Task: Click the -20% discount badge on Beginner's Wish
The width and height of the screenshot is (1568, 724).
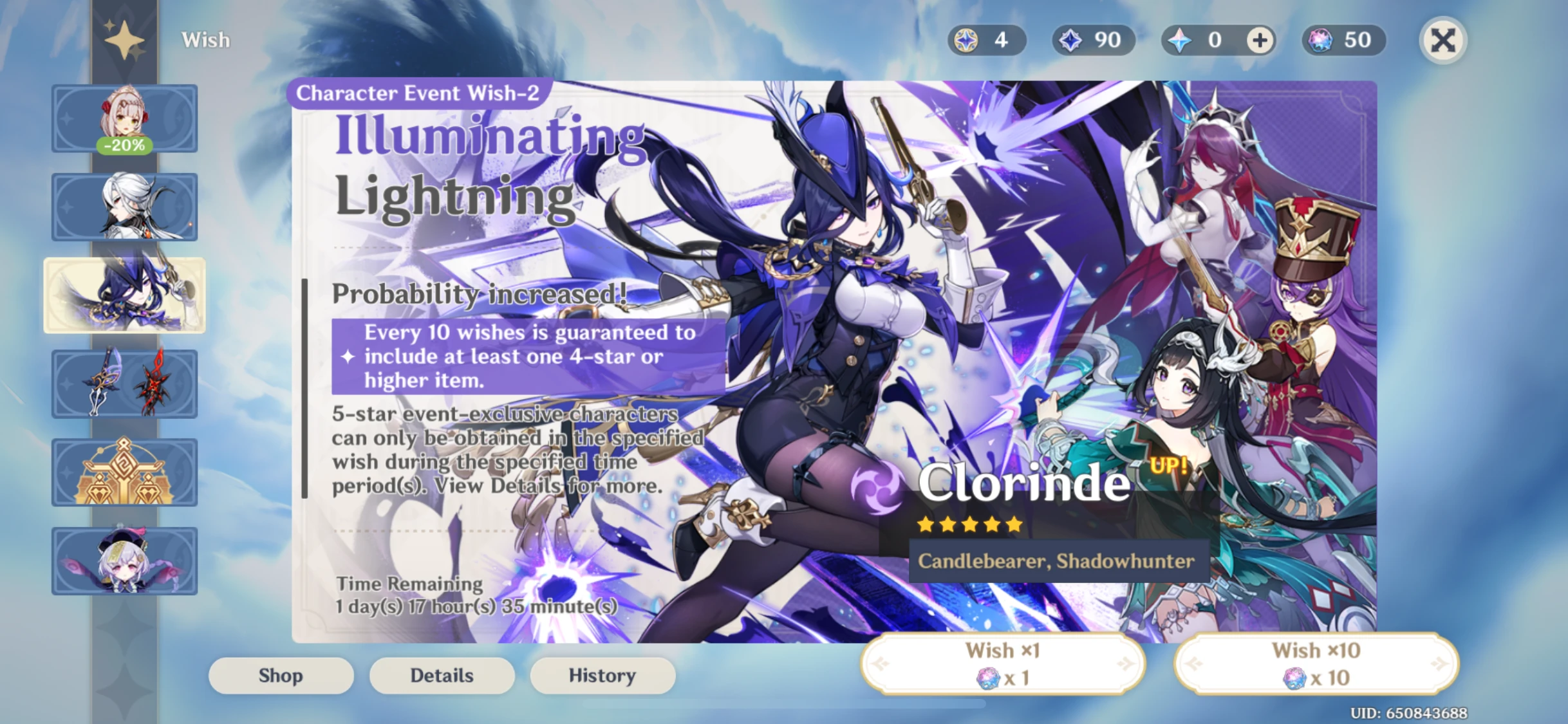Action: coord(124,145)
